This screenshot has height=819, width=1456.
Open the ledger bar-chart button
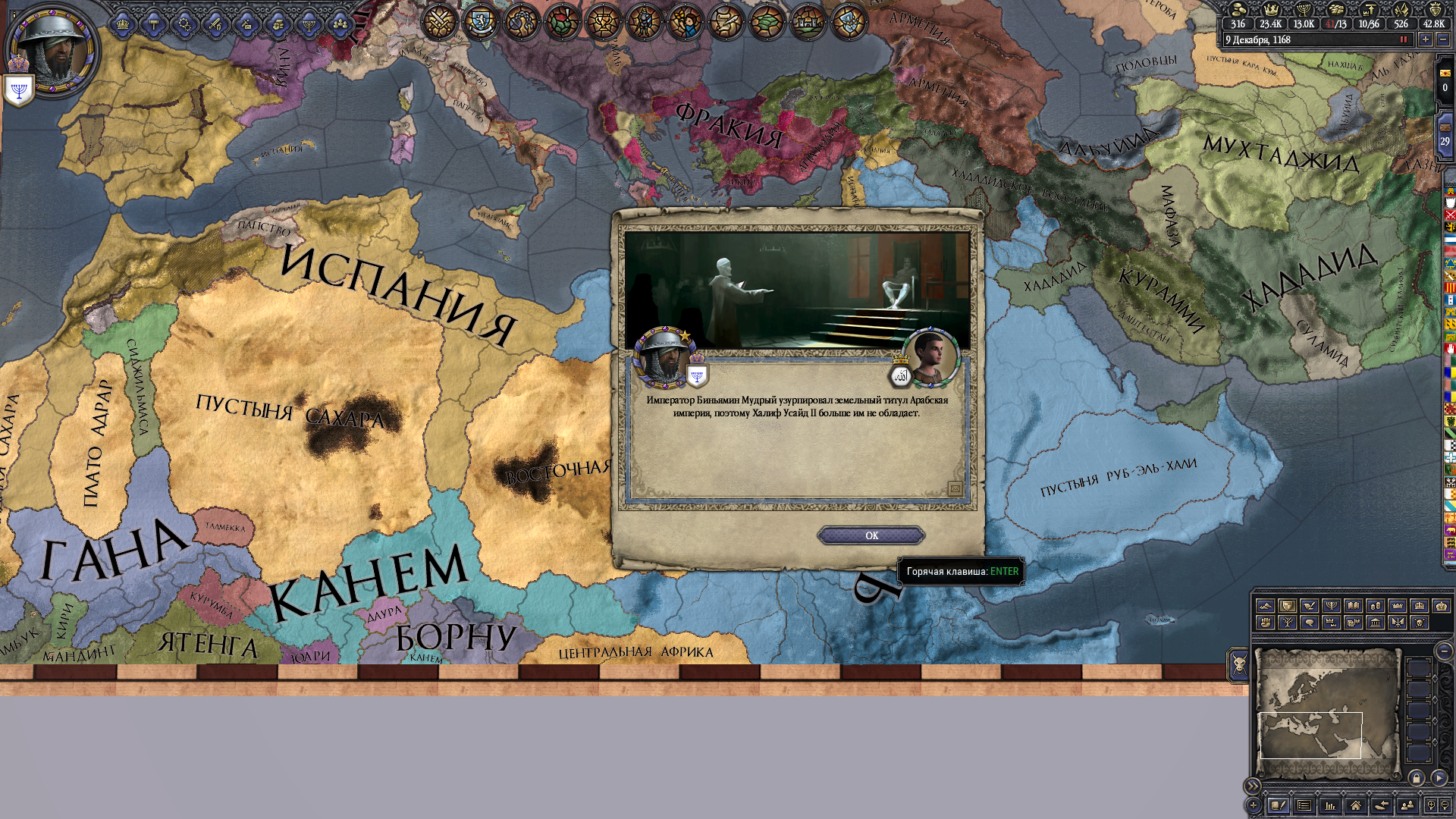point(1330,805)
